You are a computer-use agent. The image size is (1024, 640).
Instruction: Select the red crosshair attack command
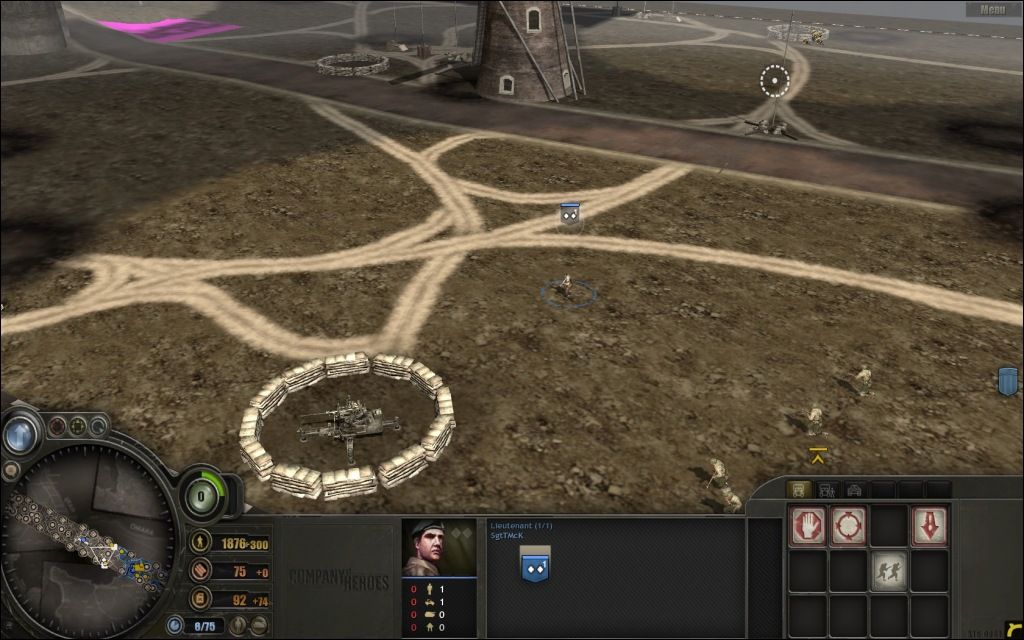point(848,526)
